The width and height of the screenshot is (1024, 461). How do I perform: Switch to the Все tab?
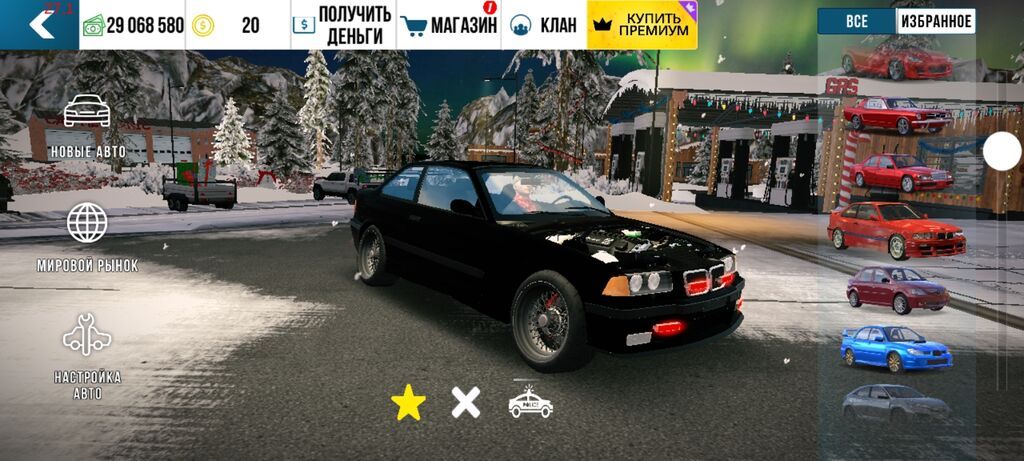pyautogui.click(x=856, y=21)
